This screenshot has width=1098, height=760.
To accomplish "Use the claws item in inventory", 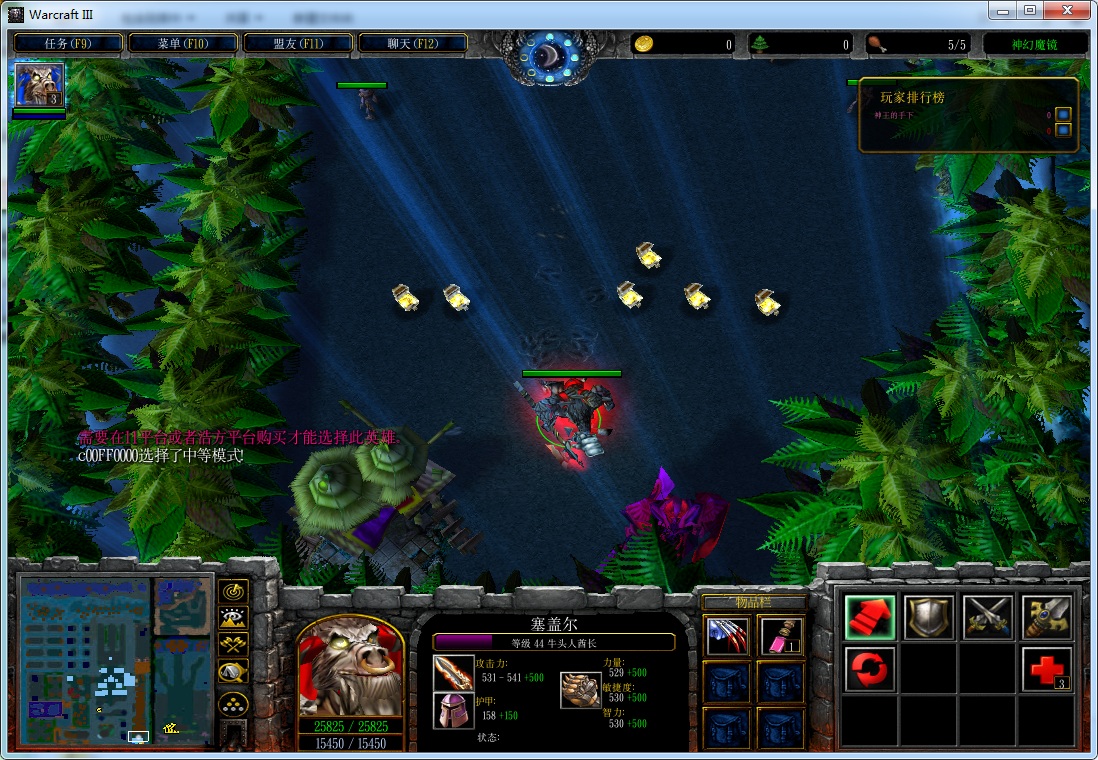I will click(727, 636).
